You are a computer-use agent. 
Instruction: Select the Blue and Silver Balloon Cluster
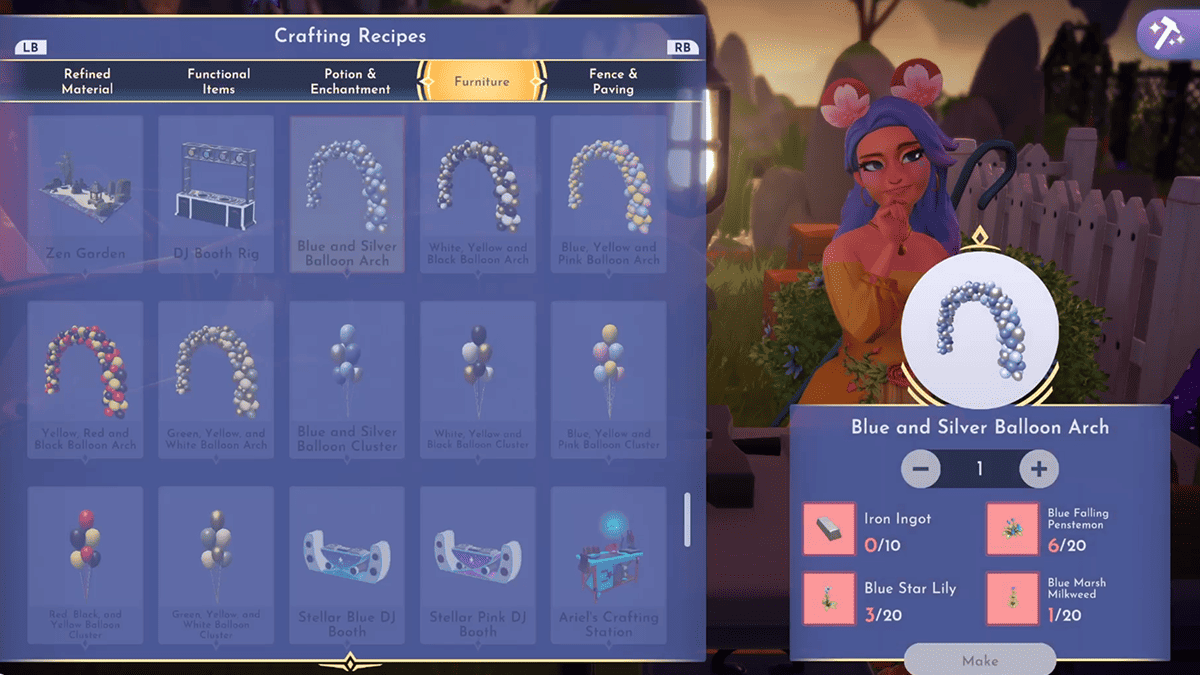coord(347,379)
